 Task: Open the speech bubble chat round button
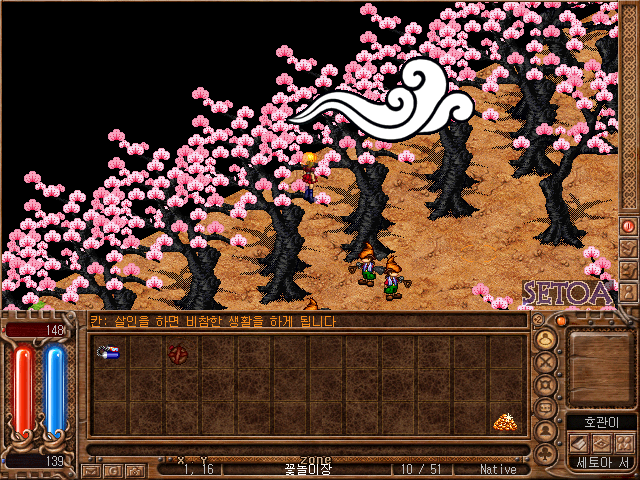[545, 408]
